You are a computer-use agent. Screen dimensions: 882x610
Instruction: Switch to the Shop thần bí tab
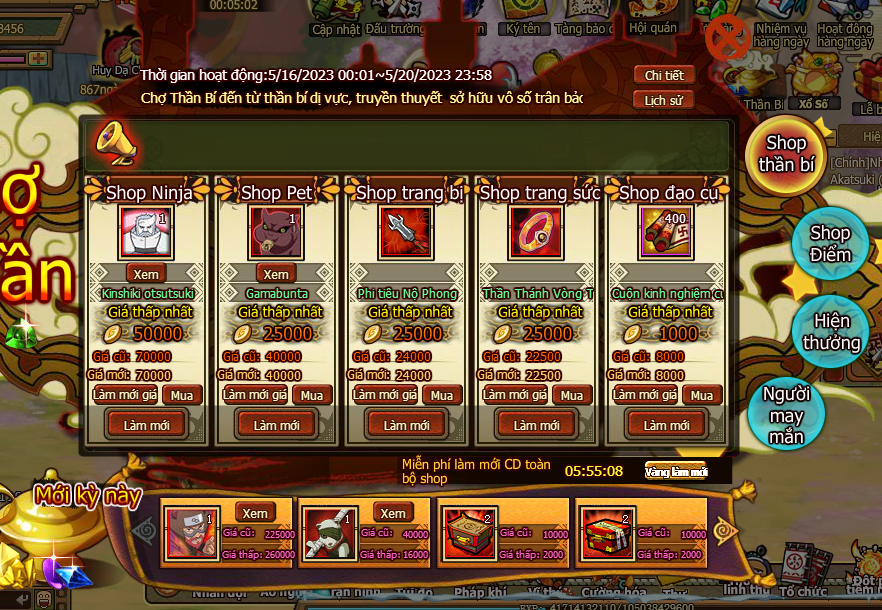pos(786,155)
